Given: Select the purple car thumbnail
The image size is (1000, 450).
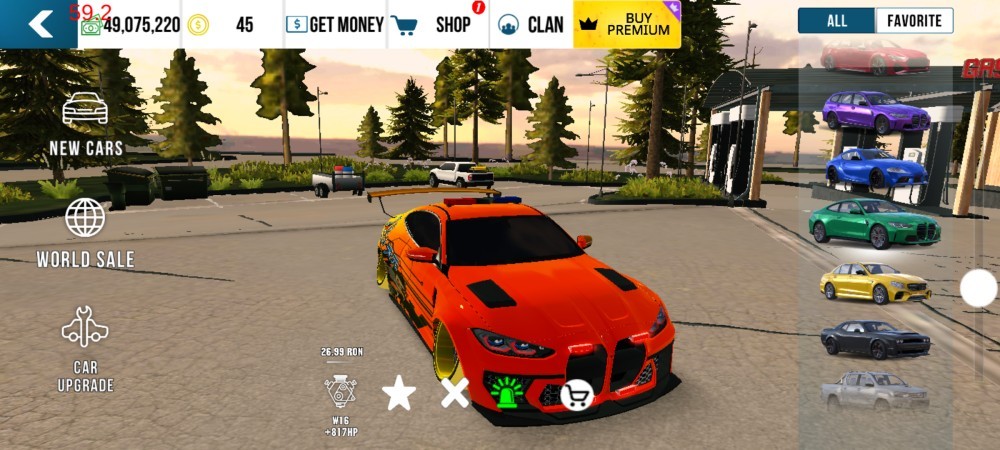Looking at the screenshot, I should [876, 111].
